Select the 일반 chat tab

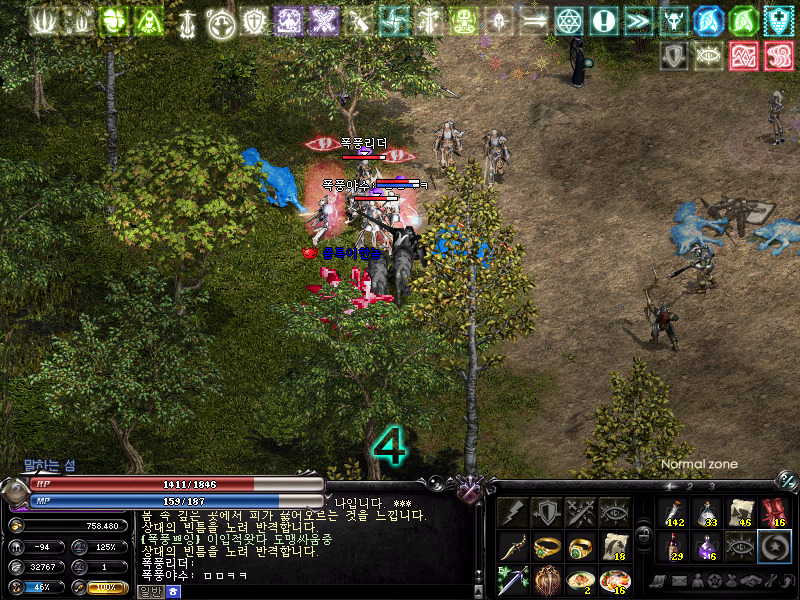click(x=146, y=591)
